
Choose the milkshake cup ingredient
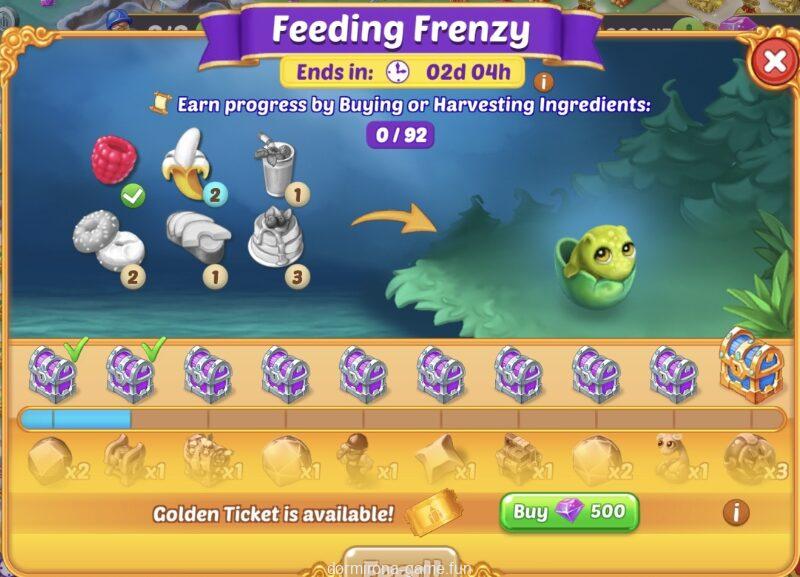pyautogui.click(x=273, y=166)
